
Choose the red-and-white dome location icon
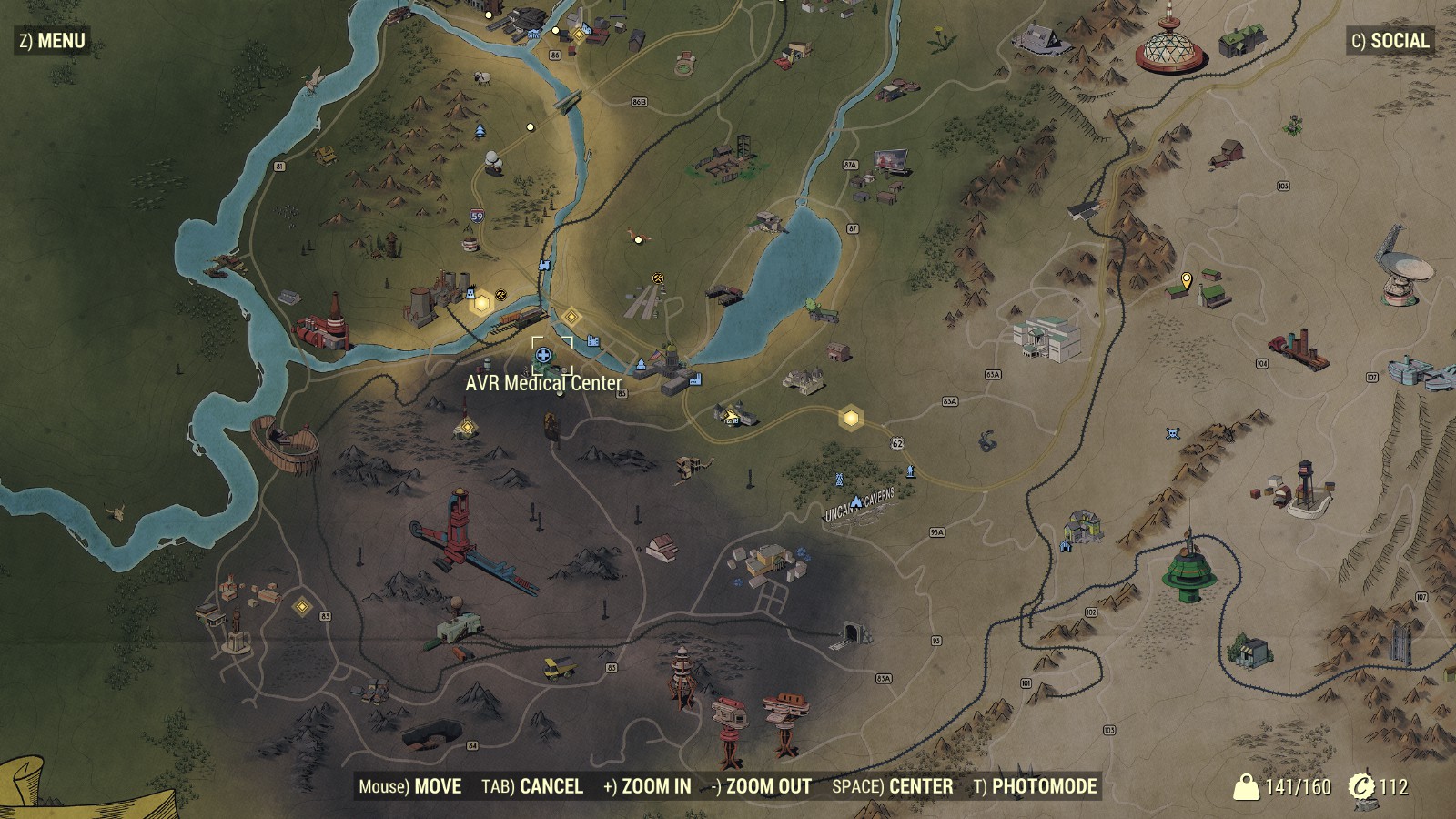(x=1170, y=45)
